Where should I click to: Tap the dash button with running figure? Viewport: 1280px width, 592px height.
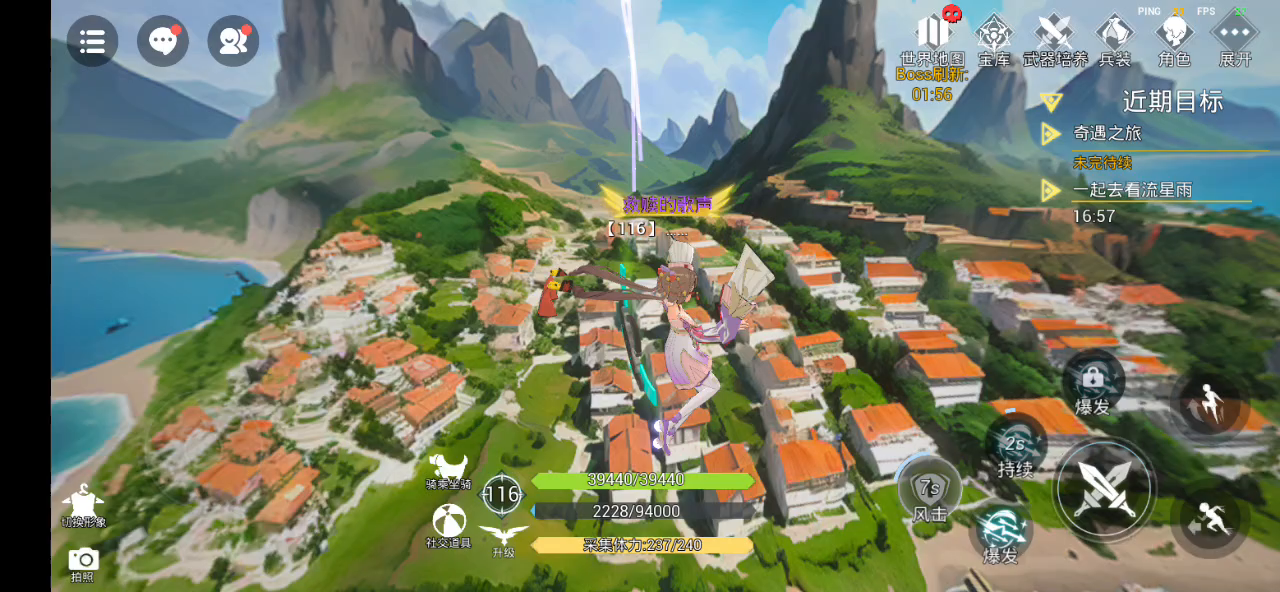tap(1209, 518)
